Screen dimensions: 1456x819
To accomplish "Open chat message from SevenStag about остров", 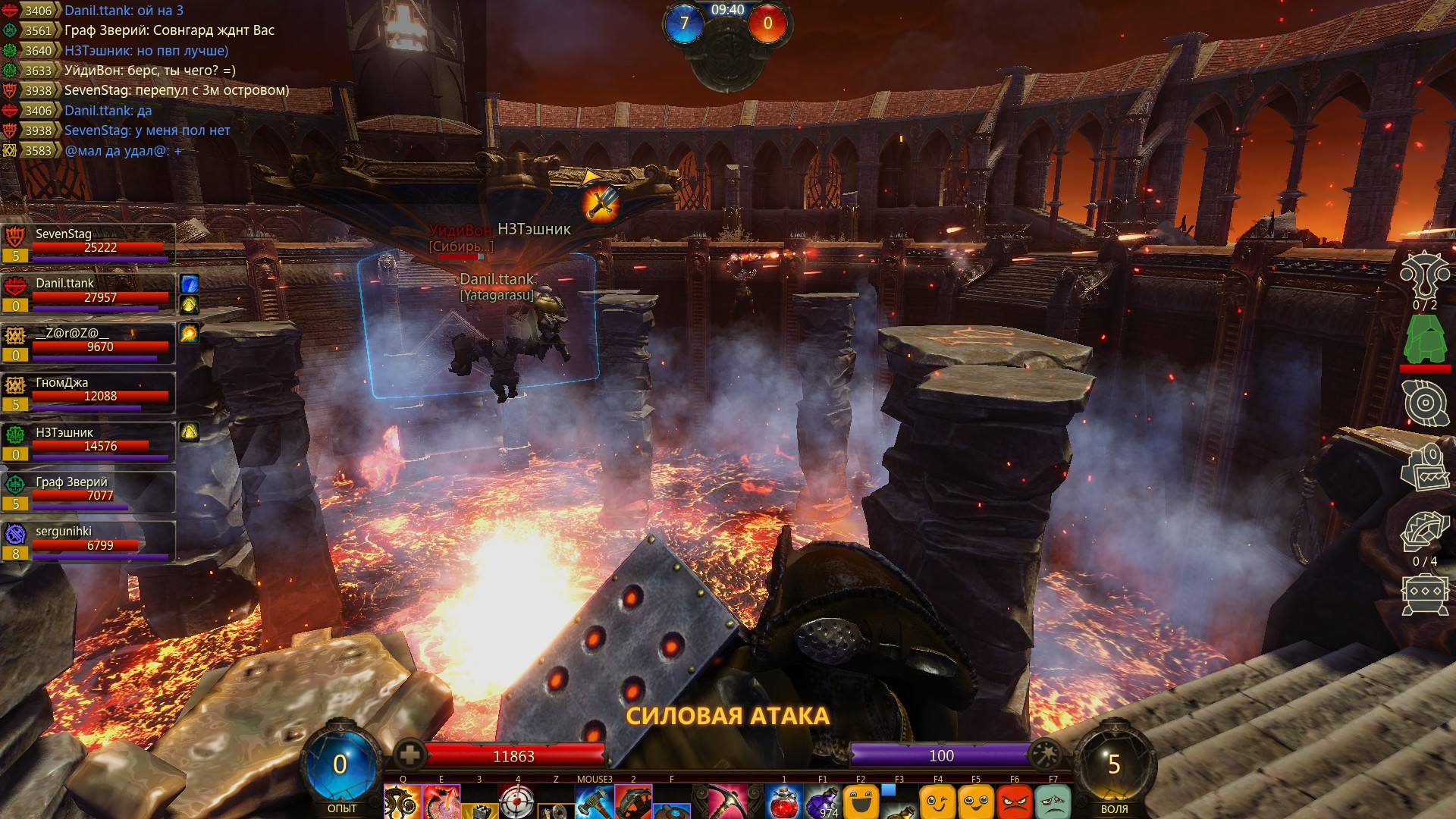I will pos(176,90).
